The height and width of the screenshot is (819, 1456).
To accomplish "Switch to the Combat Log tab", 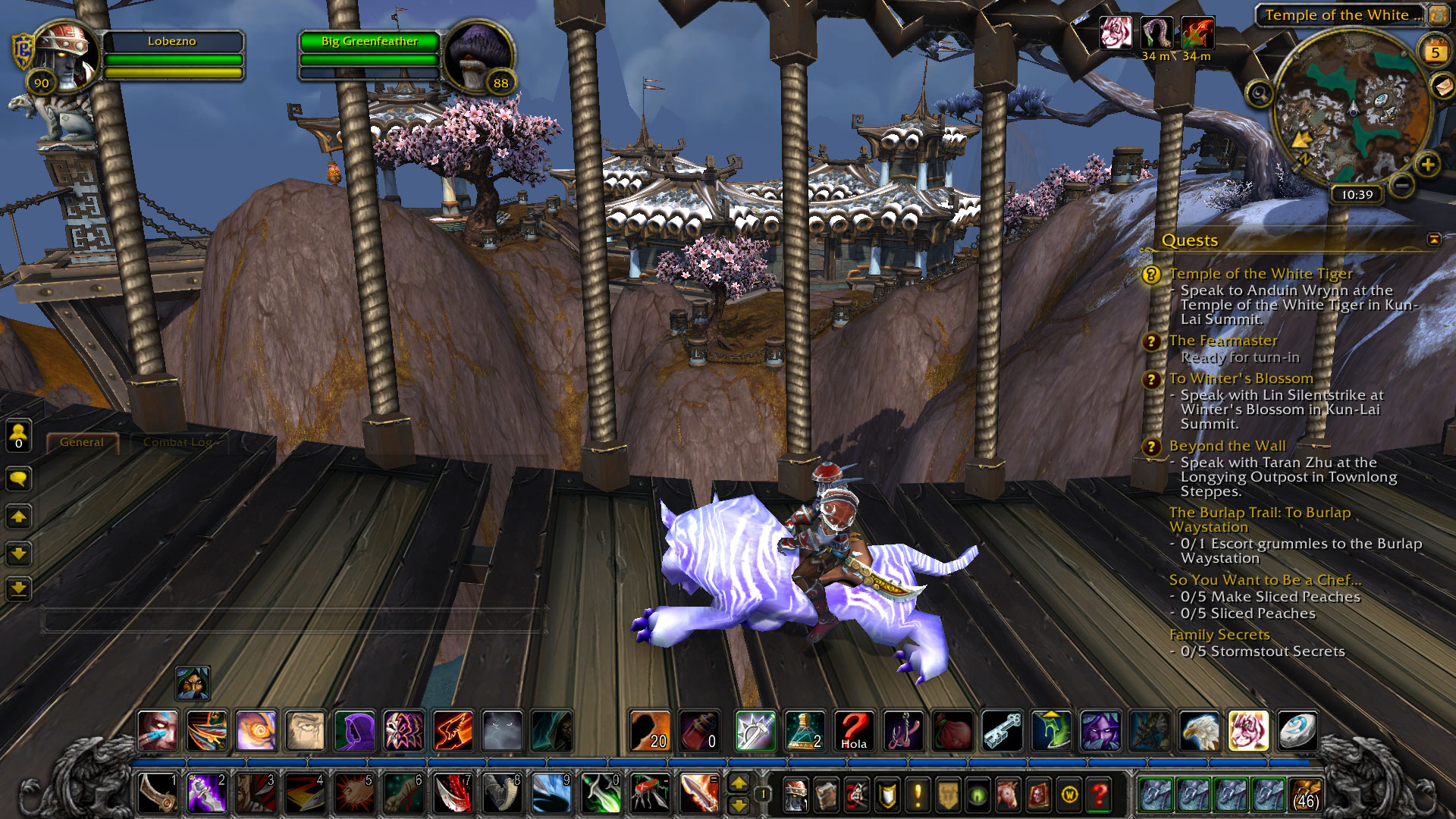I will point(177,442).
